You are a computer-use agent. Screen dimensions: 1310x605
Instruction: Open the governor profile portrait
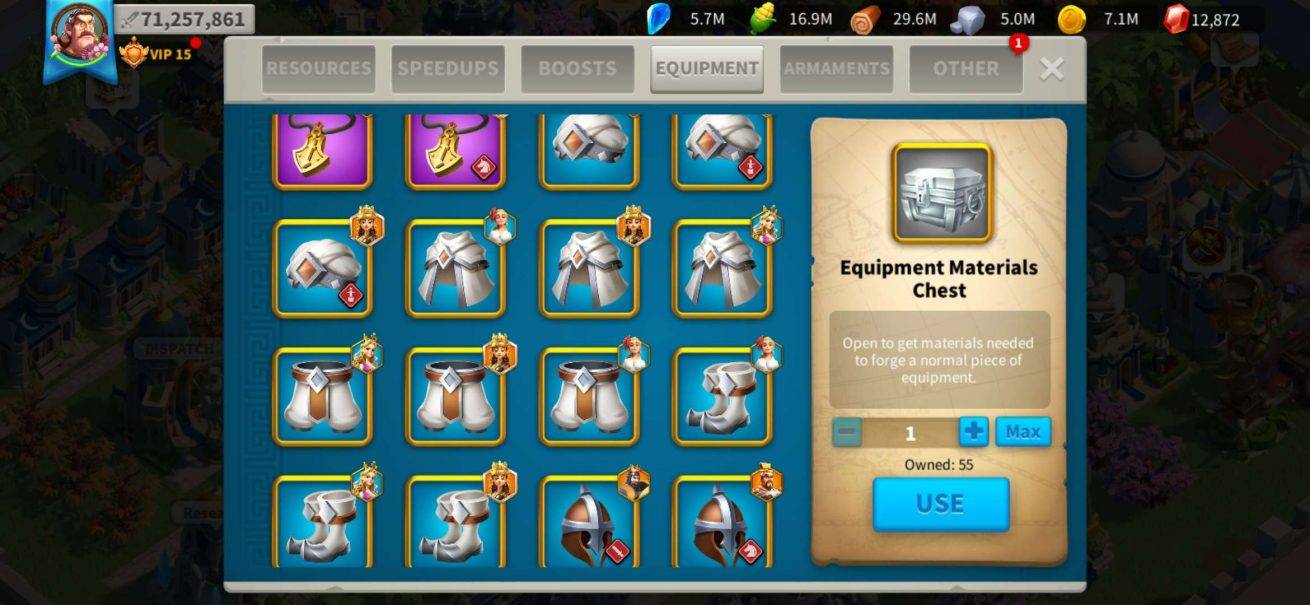coord(80,33)
